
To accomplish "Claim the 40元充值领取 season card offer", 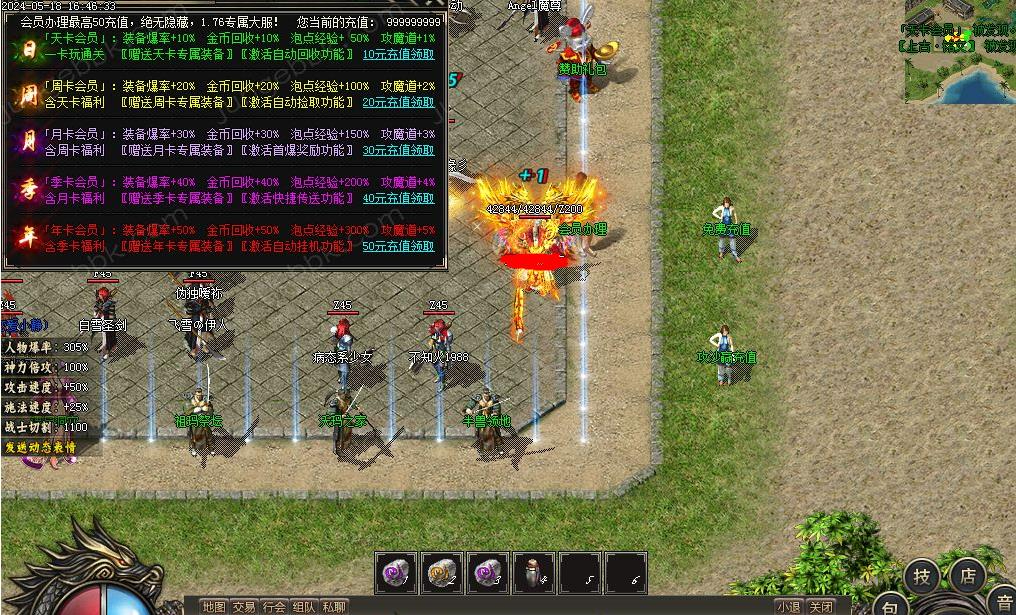I will (x=398, y=198).
